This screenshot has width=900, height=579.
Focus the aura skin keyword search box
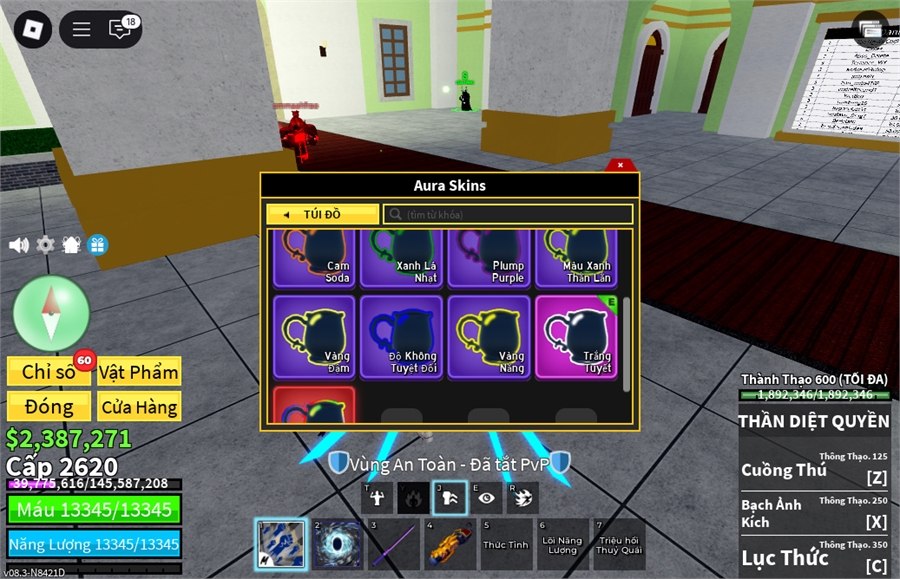(508, 214)
